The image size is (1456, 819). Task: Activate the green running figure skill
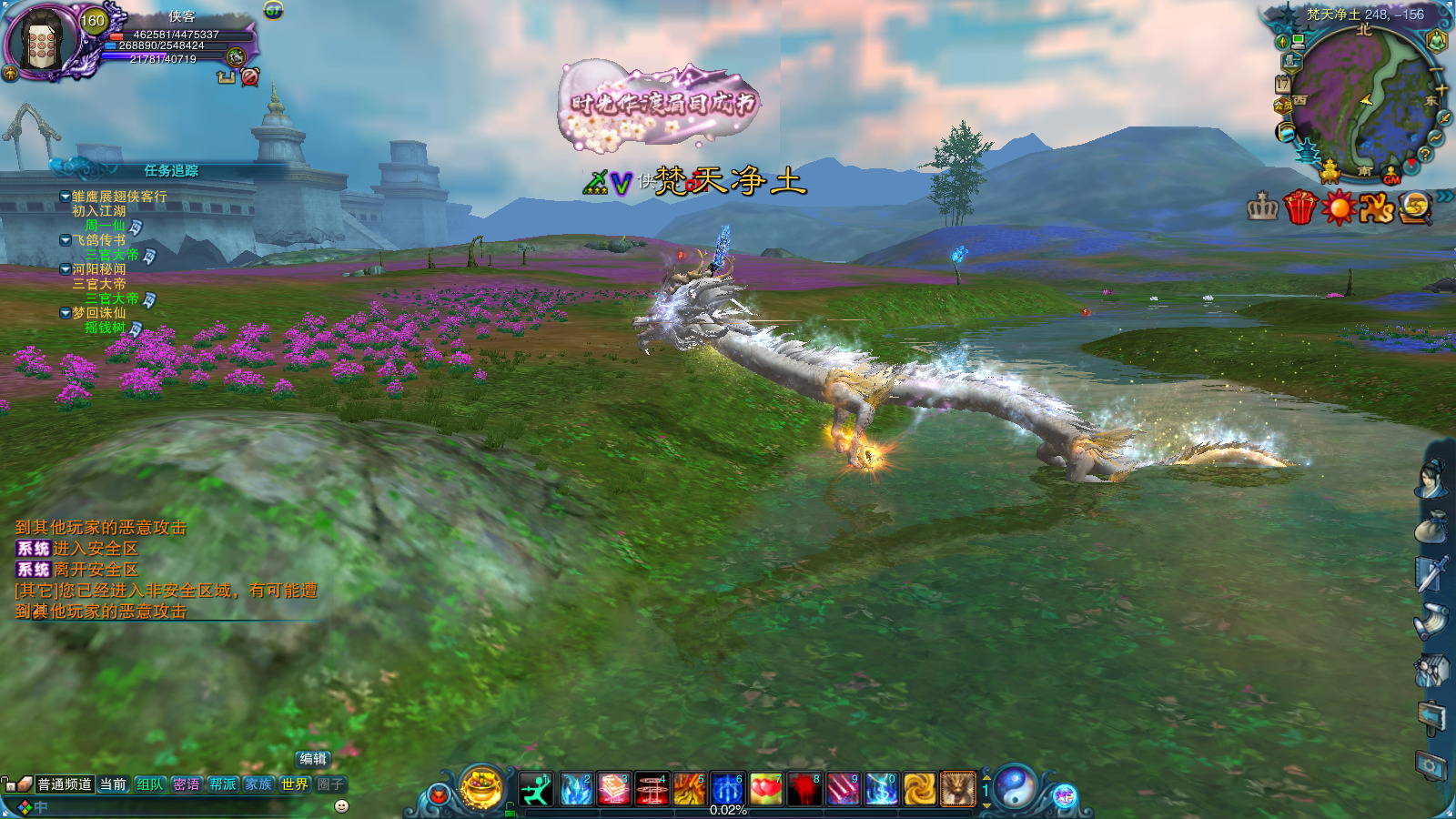coord(537,789)
